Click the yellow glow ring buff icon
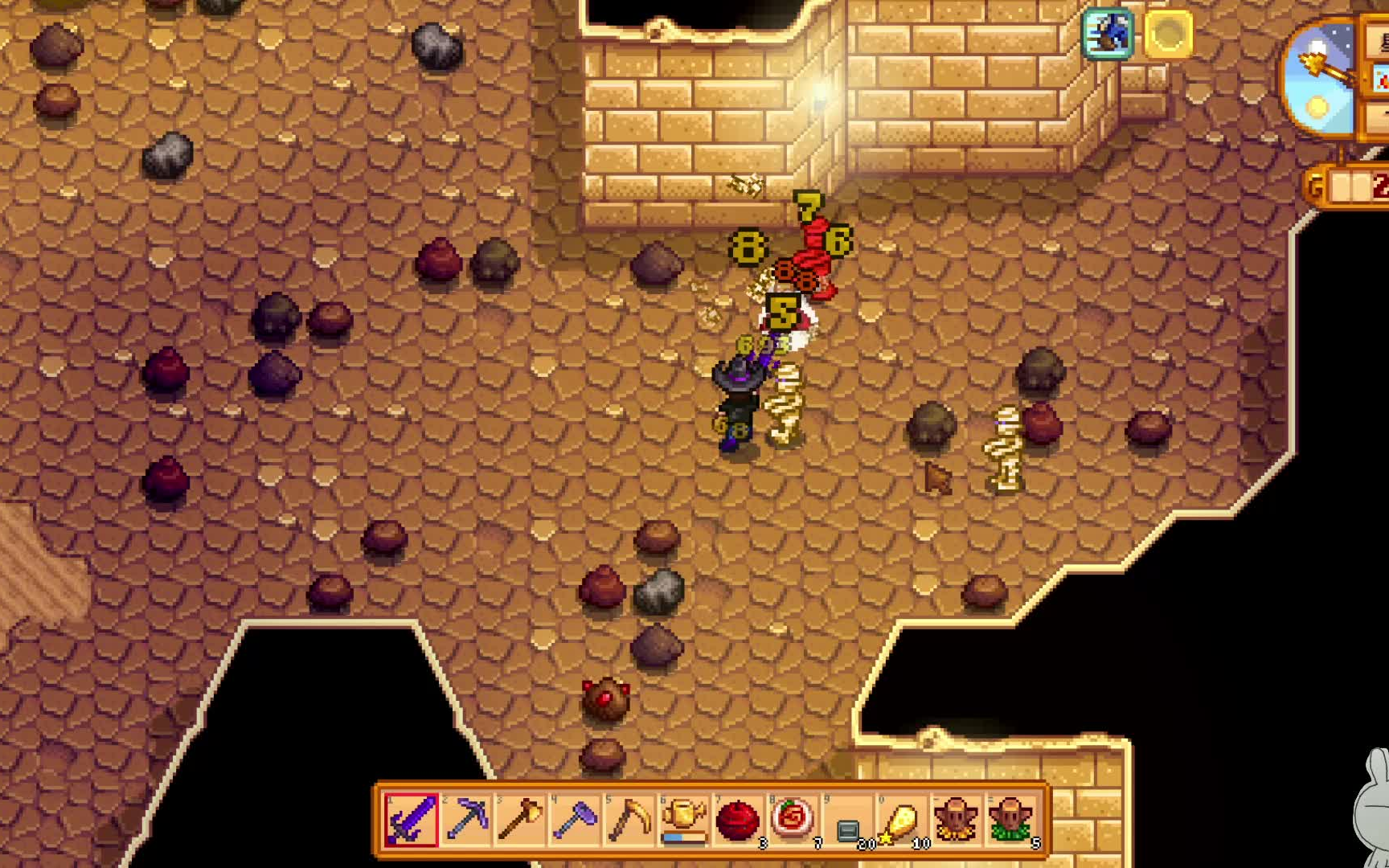Image resolution: width=1389 pixels, height=868 pixels. click(x=1168, y=34)
